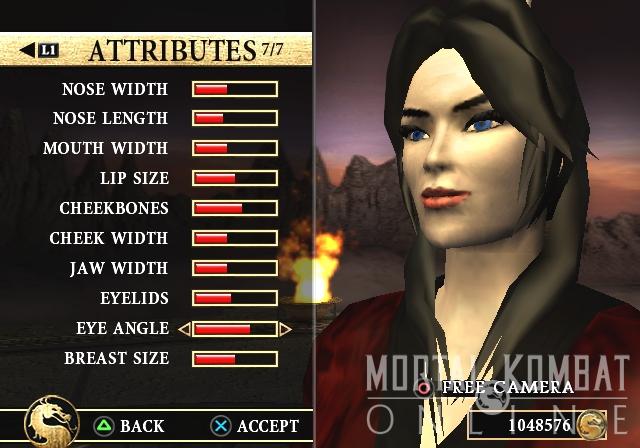This screenshot has width=640, height=448.
Task: Adjust the Nose Width slider
Action: click(235, 89)
